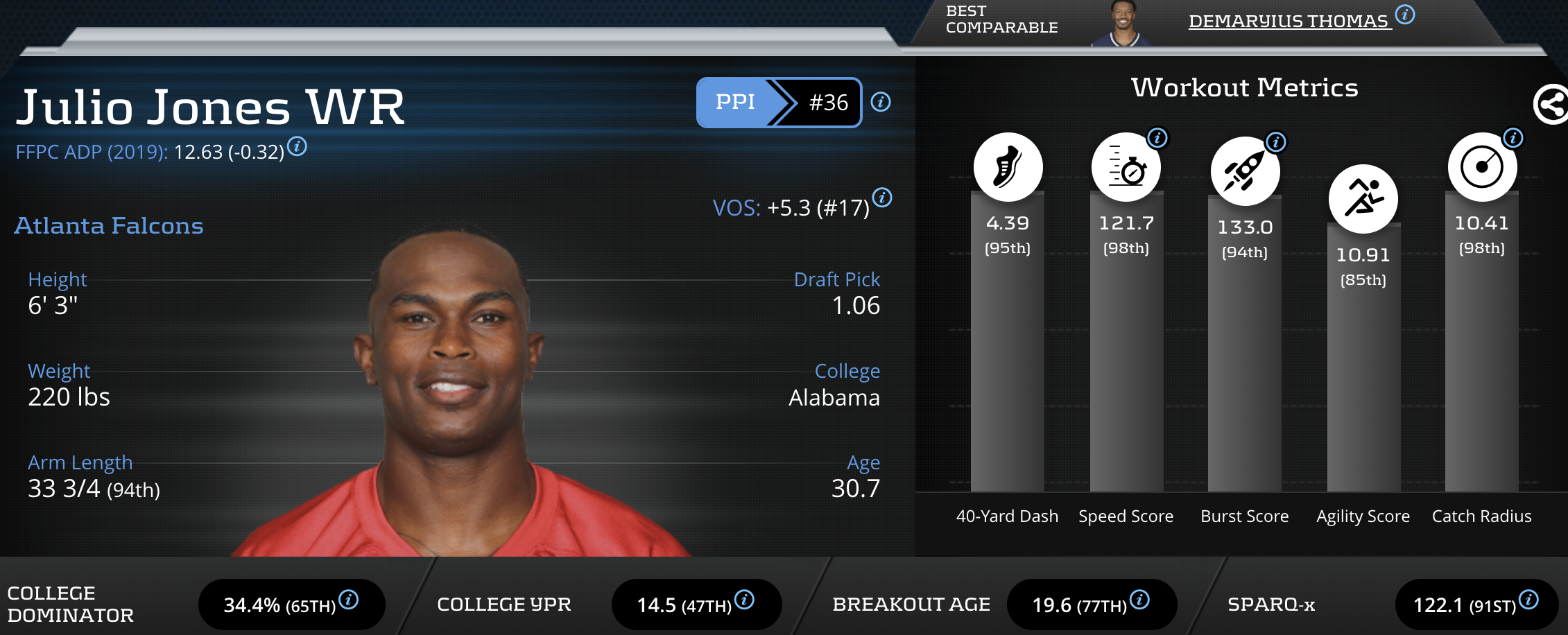Open SPARQ-x info icon
Viewport: 1568px width, 635px height.
pos(1528,600)
